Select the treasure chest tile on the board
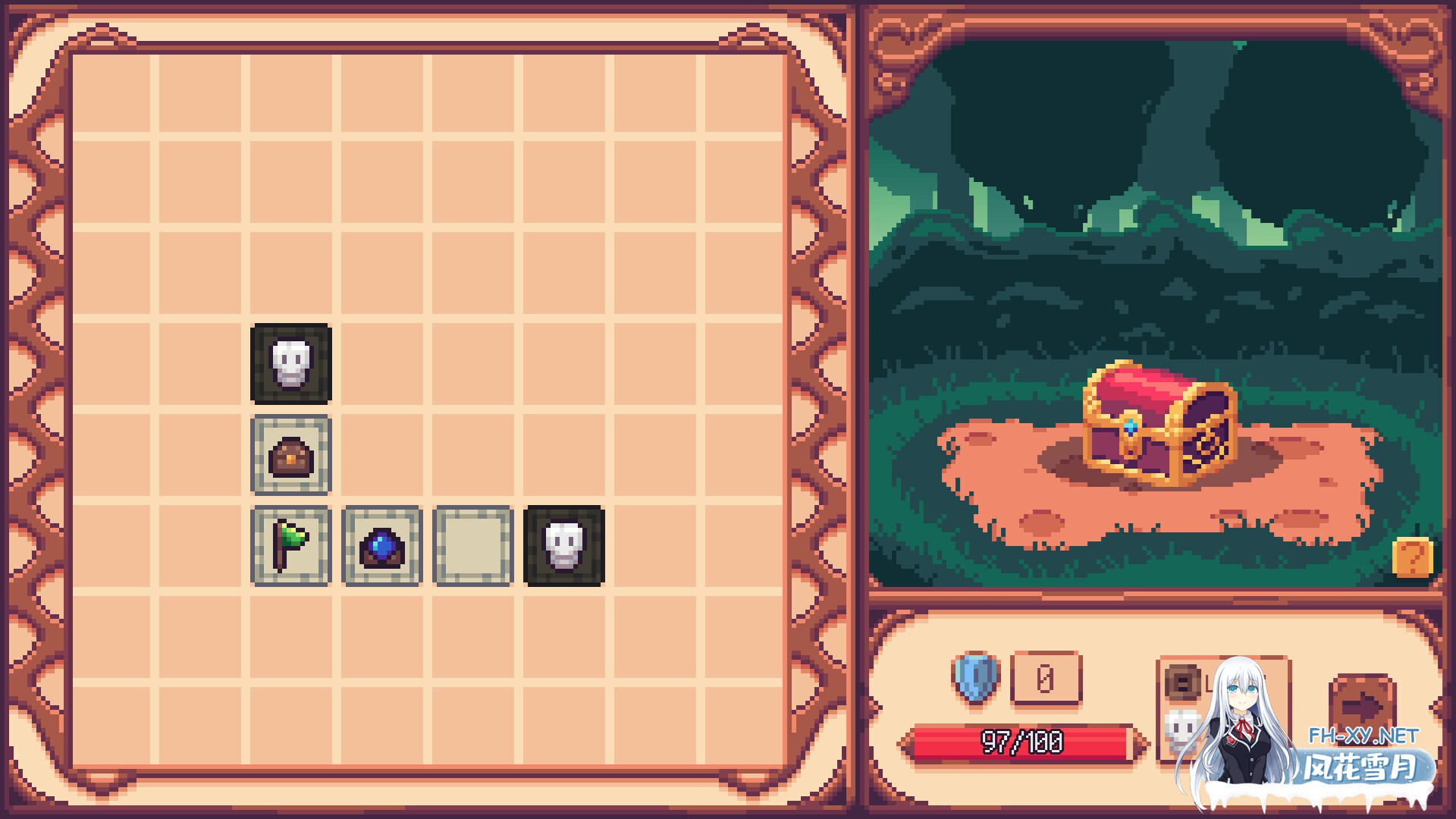 point(291,455)
